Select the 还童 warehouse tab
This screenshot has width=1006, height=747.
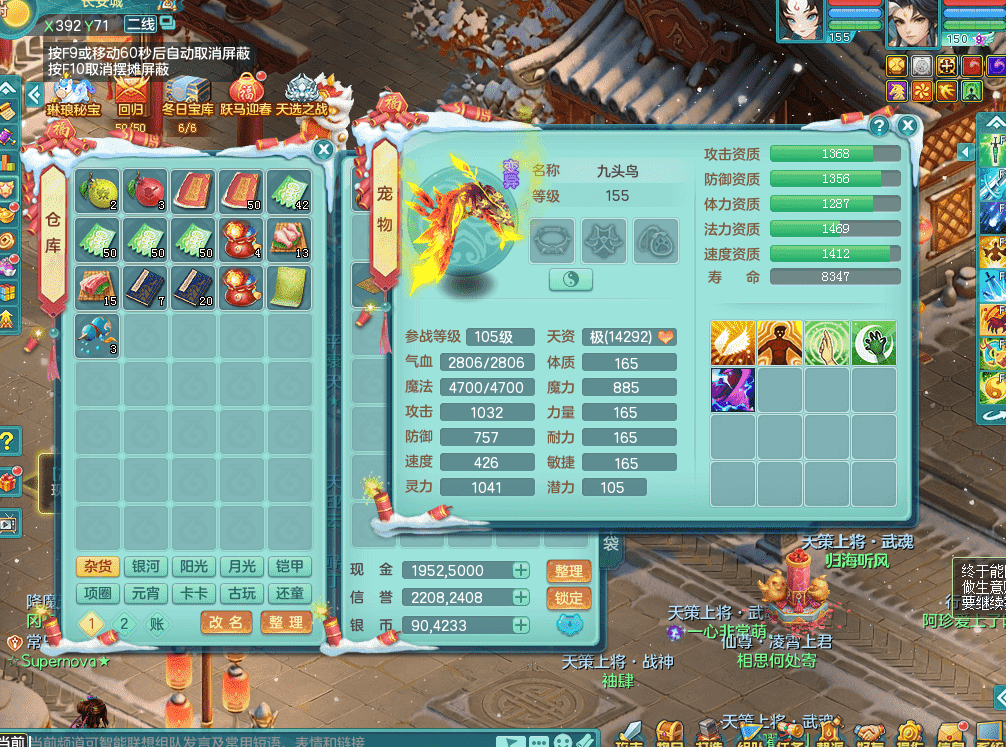(287, 593)
